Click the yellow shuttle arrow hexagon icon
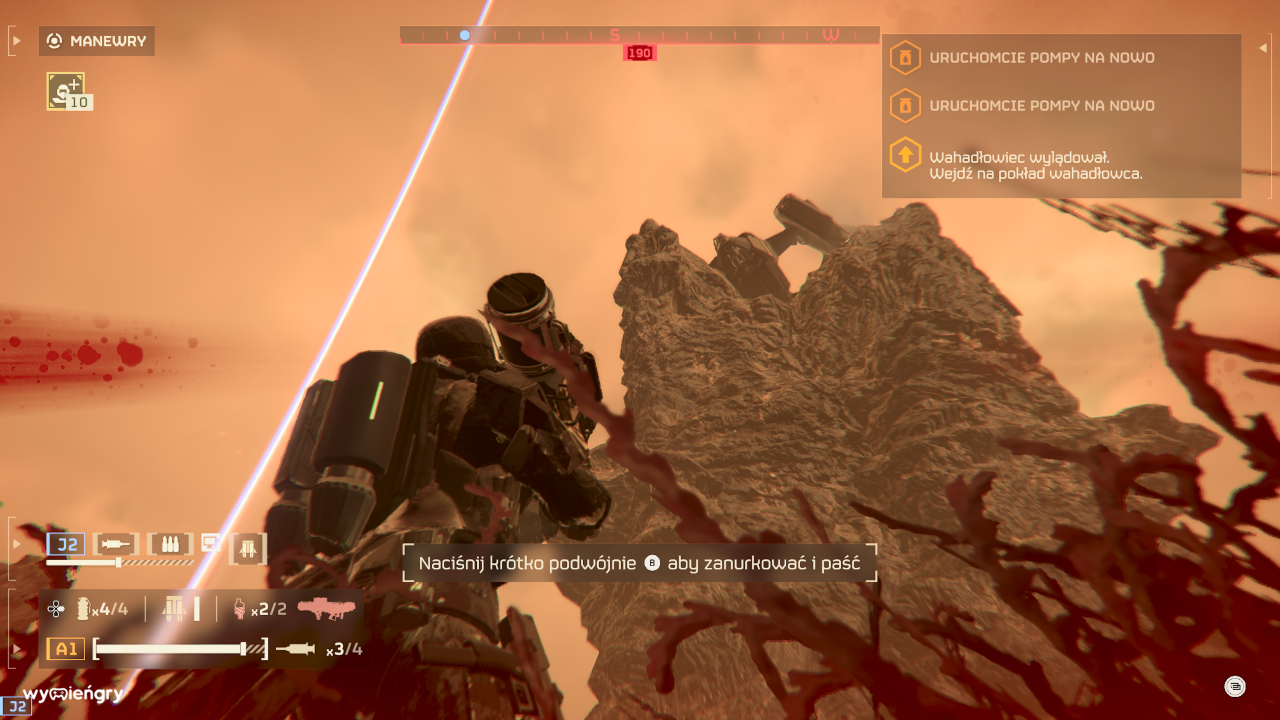The width and height of the screenshot is (1280, 720). (905, 154)
